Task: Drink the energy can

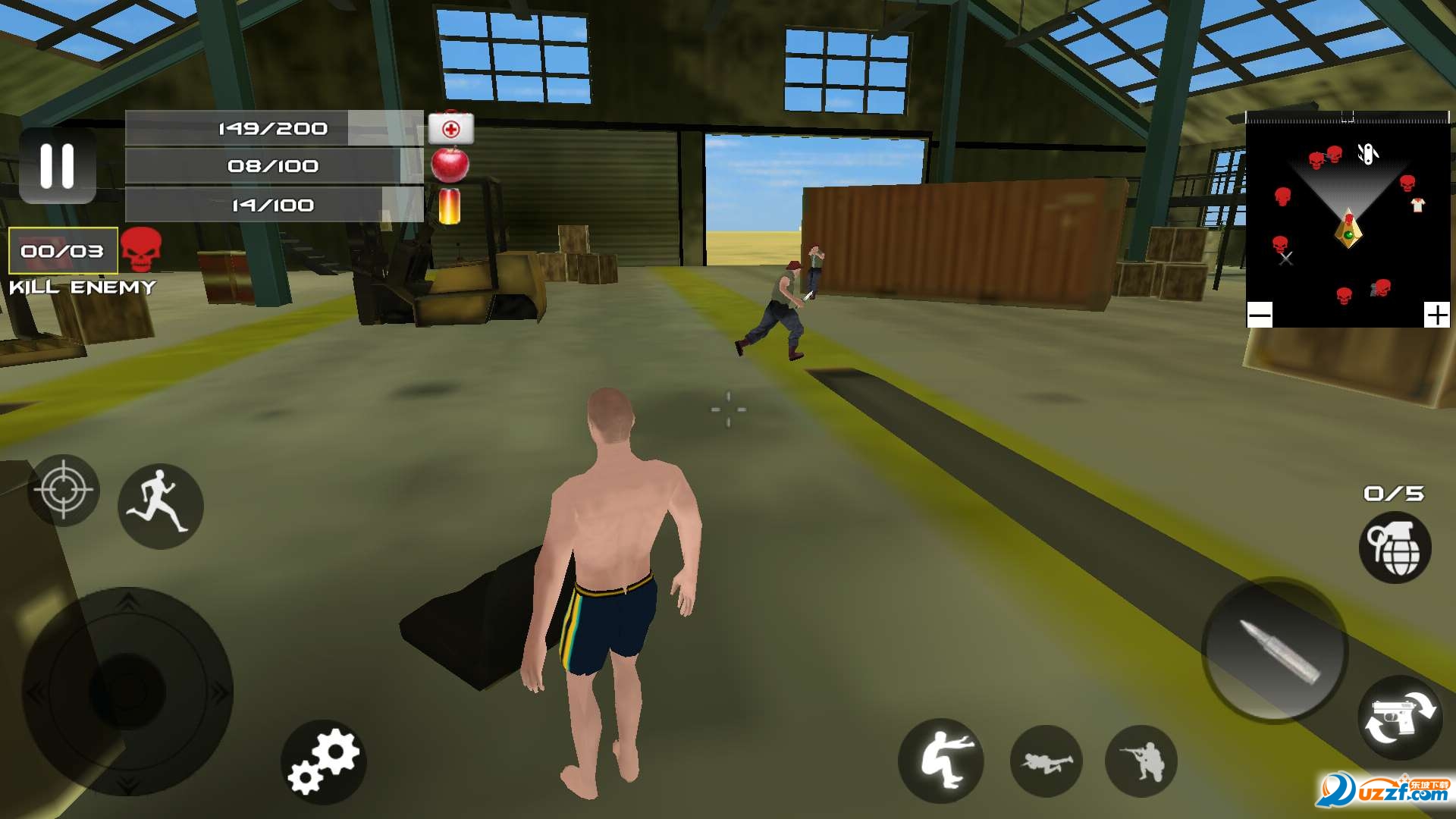Action: pos(449,206)
